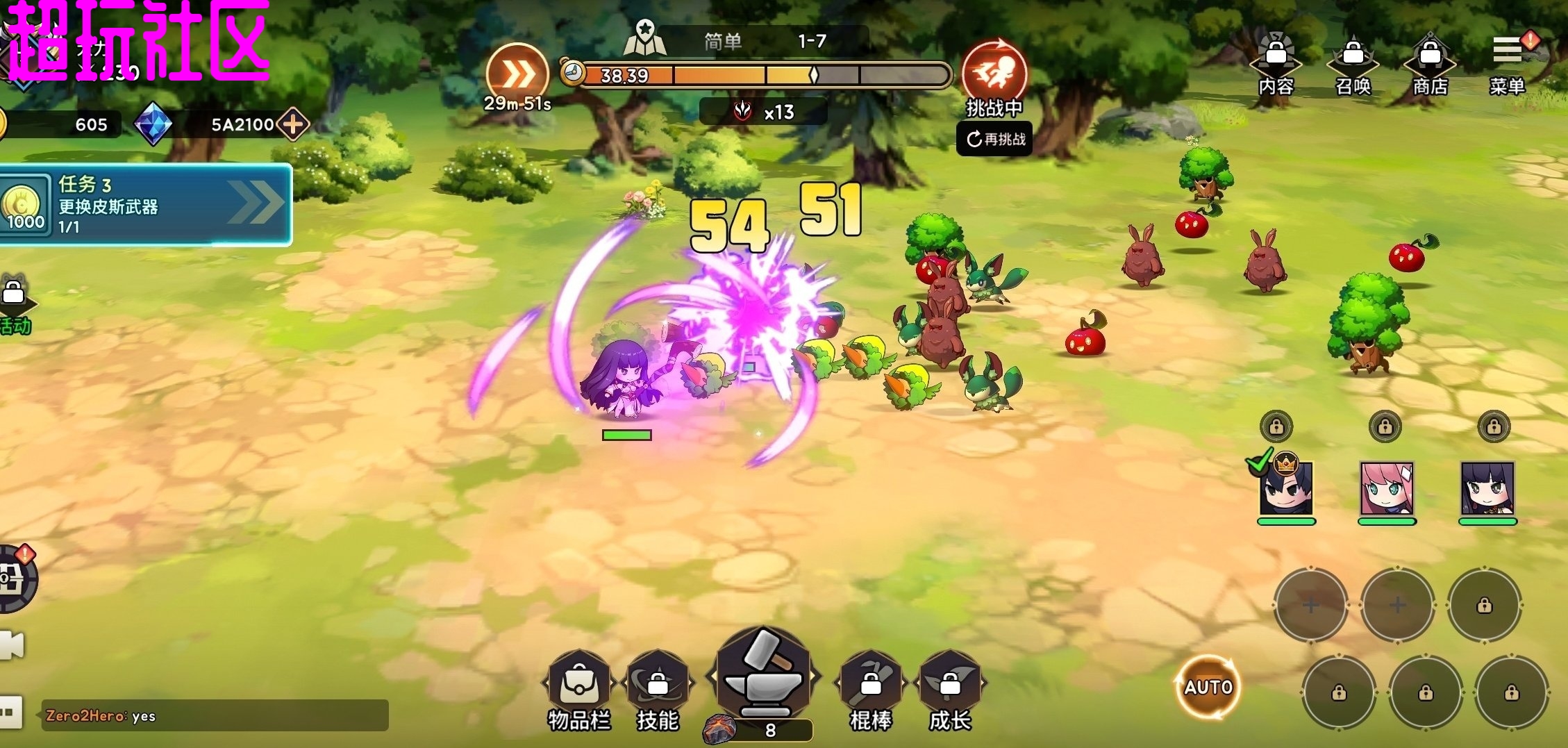Image resolution: width=1568 pixels, height=748 pixels.
Task: Add gems with the plus button
Action: click(293, 124)
